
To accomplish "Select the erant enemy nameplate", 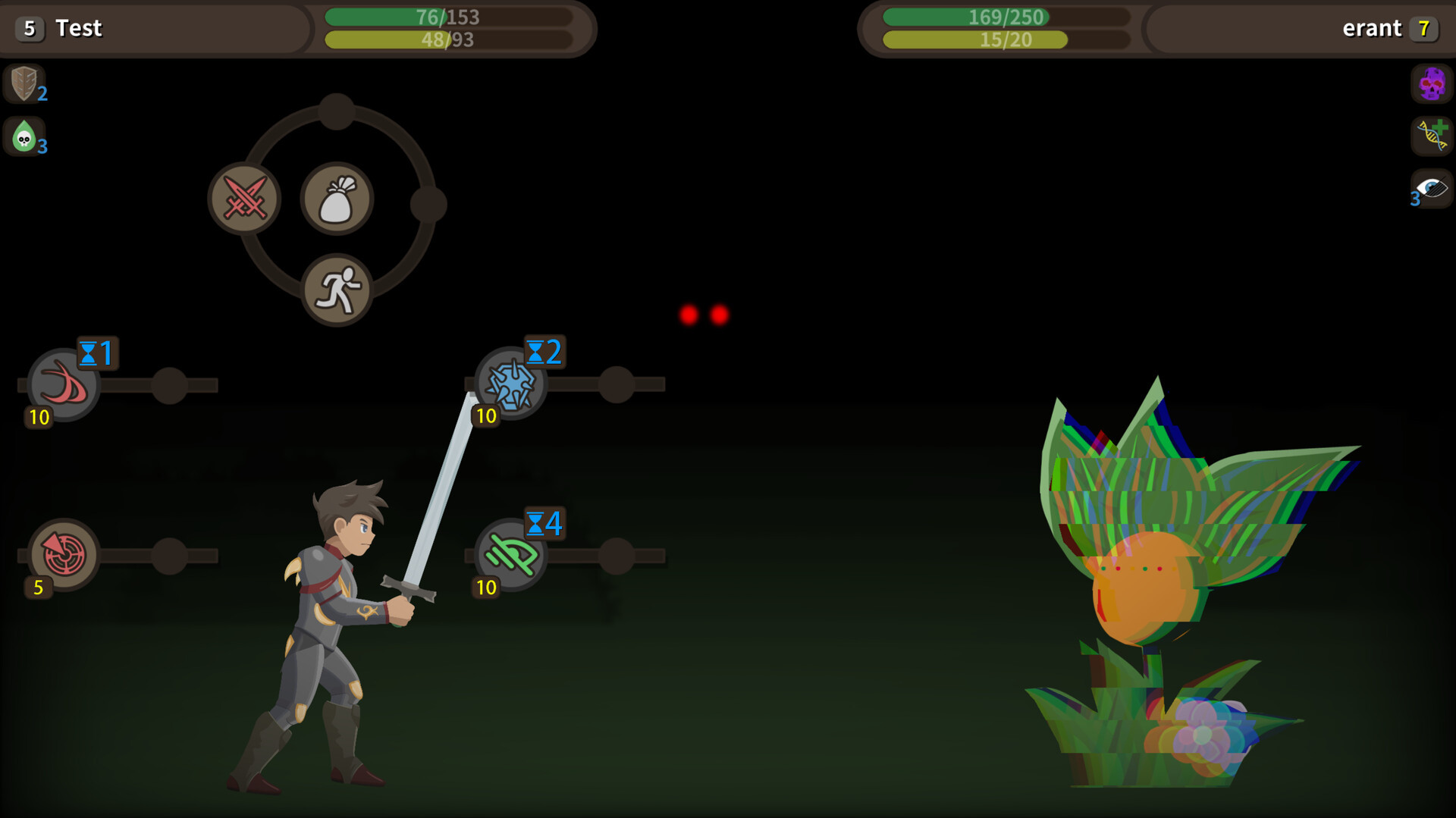I will pyautogui.click(x=1373, y=29).
